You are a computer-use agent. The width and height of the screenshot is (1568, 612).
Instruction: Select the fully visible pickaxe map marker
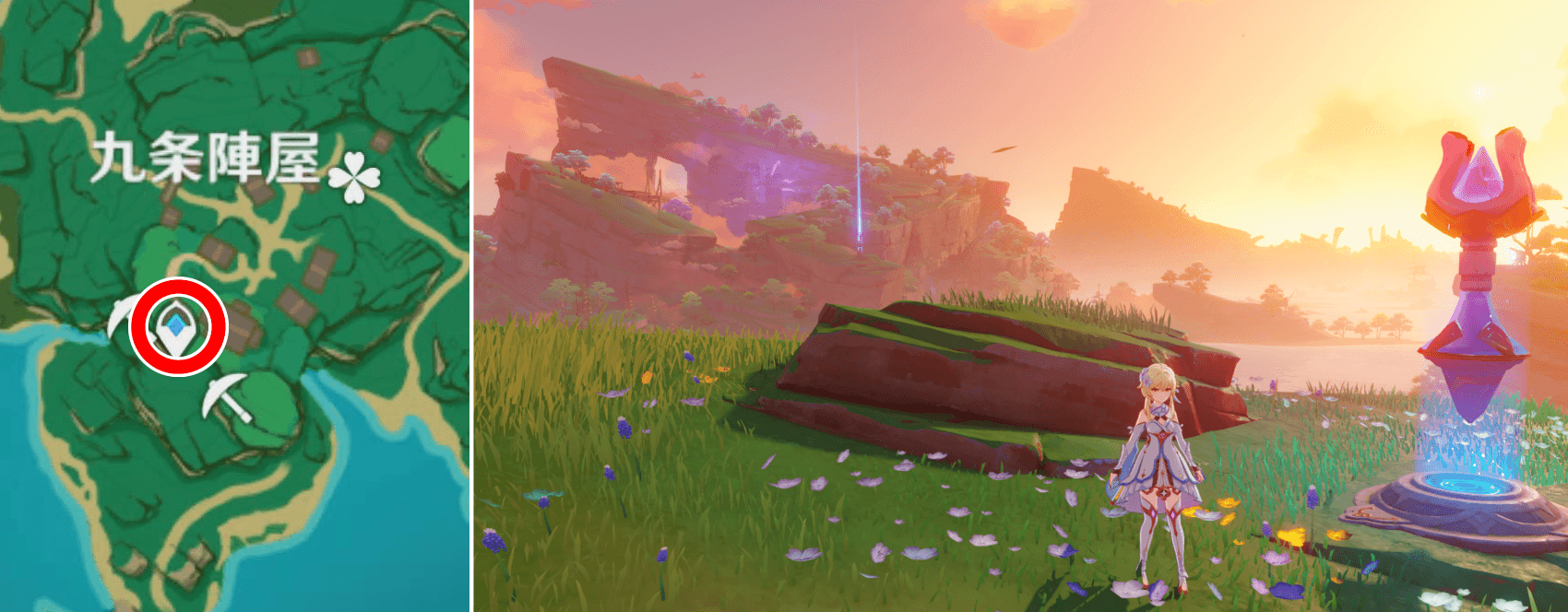point(226,397)
